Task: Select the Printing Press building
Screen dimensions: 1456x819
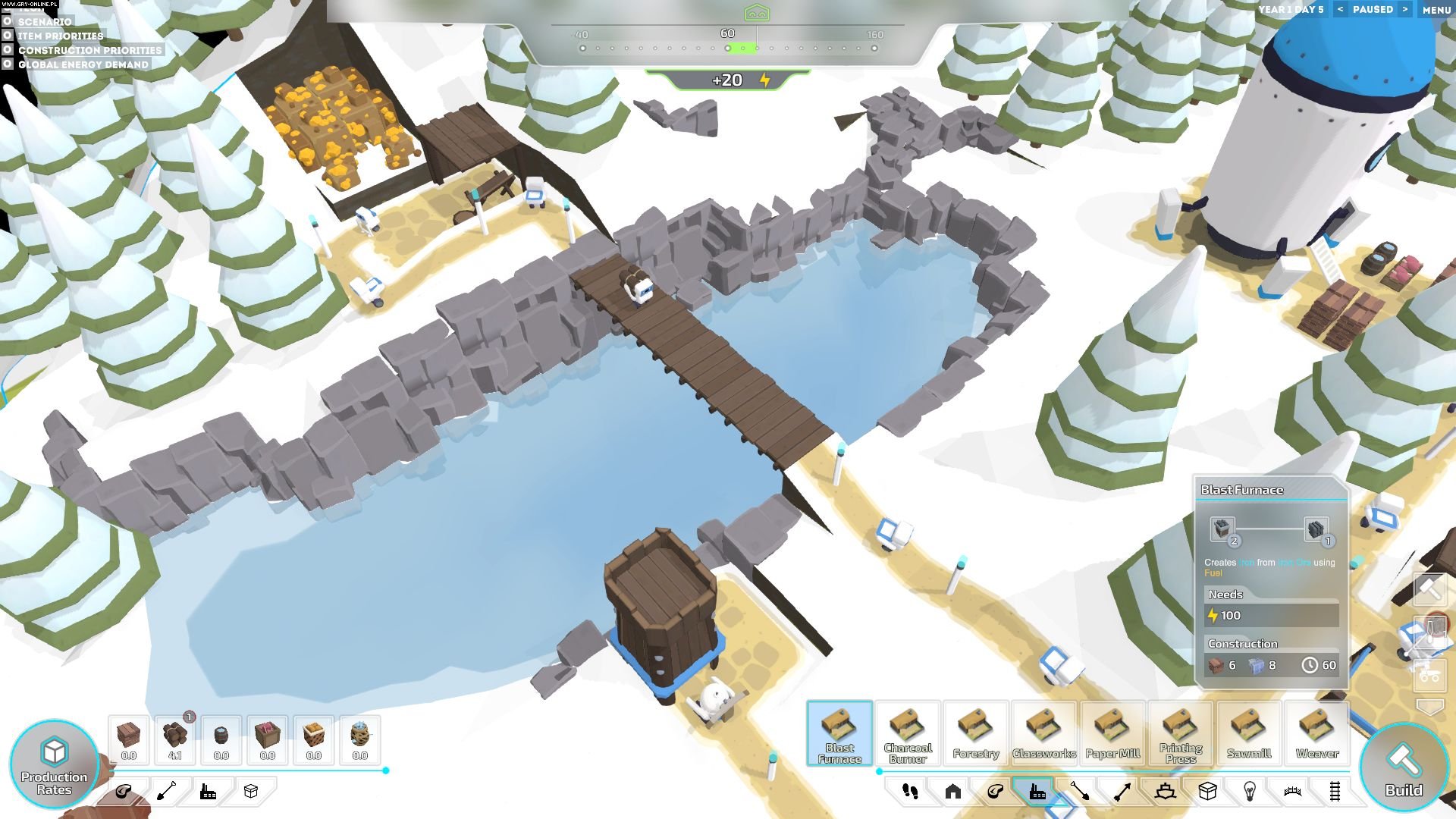Action: 1181,733
